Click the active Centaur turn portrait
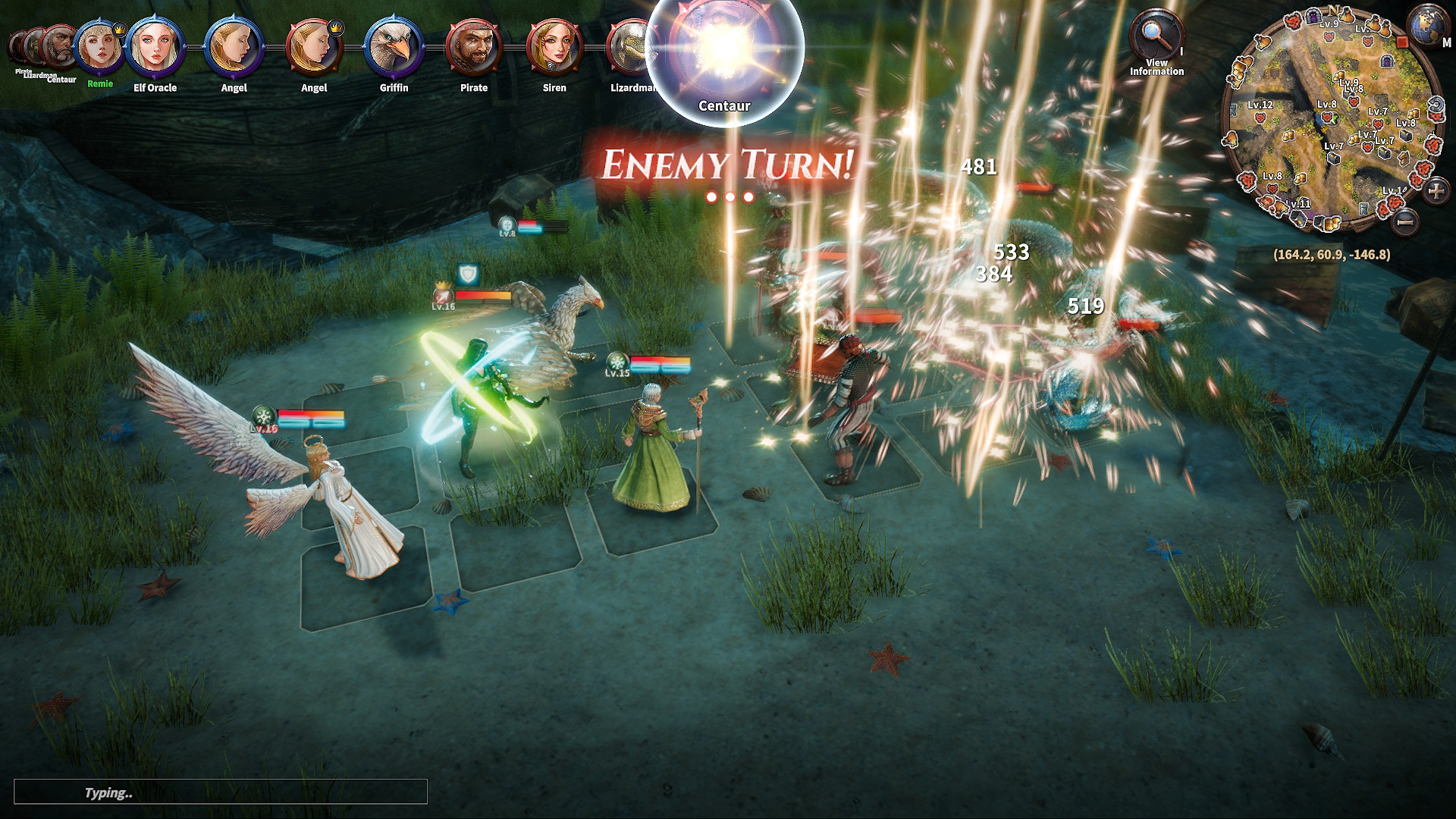1456x819 pixels. click(724, 49)
